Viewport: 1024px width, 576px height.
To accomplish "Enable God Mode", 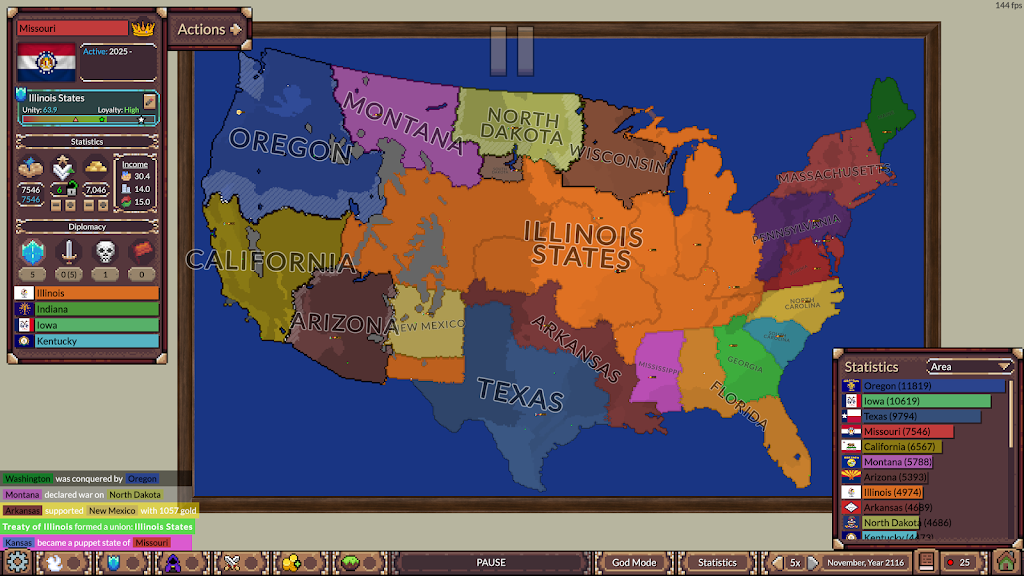I will coord(634,562).
